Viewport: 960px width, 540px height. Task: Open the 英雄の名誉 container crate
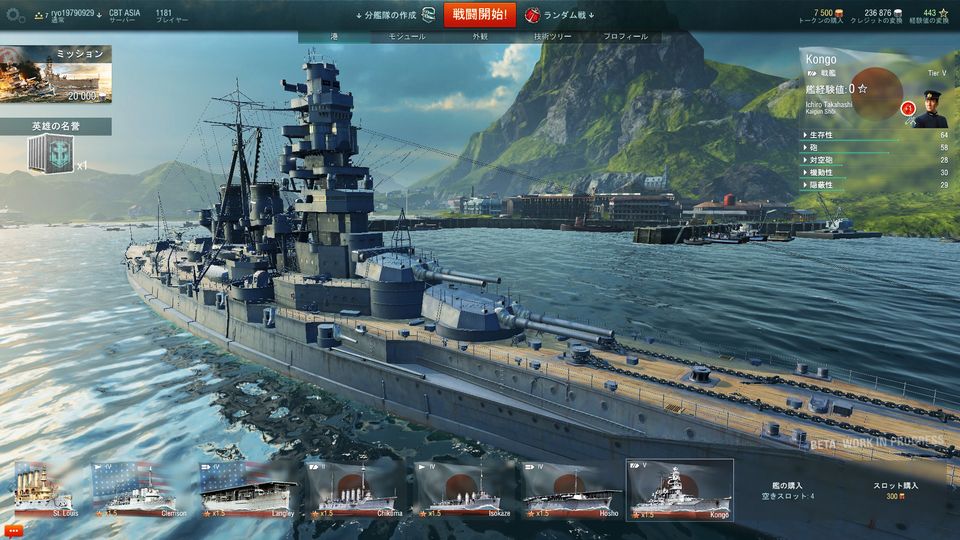tap(50, 155)
